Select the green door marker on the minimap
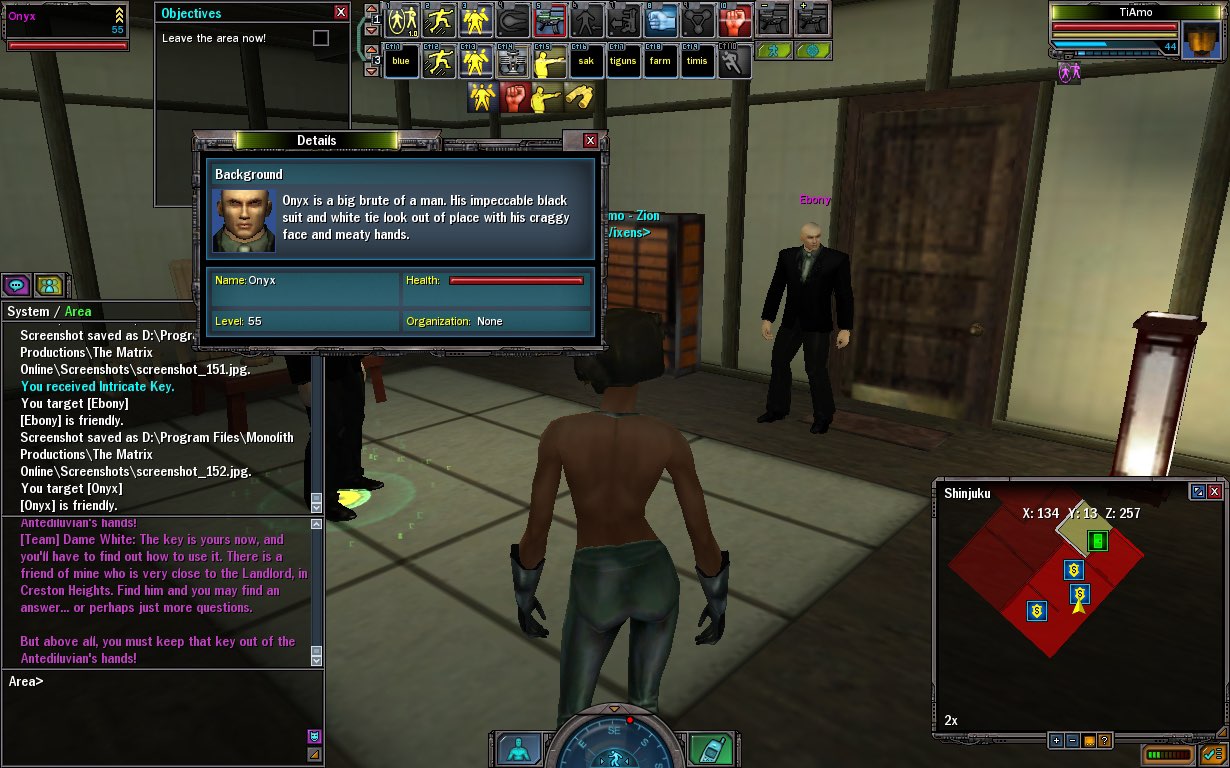Image resolution: width=1230 pixels, height=768 pixels. pos(1097,541)
